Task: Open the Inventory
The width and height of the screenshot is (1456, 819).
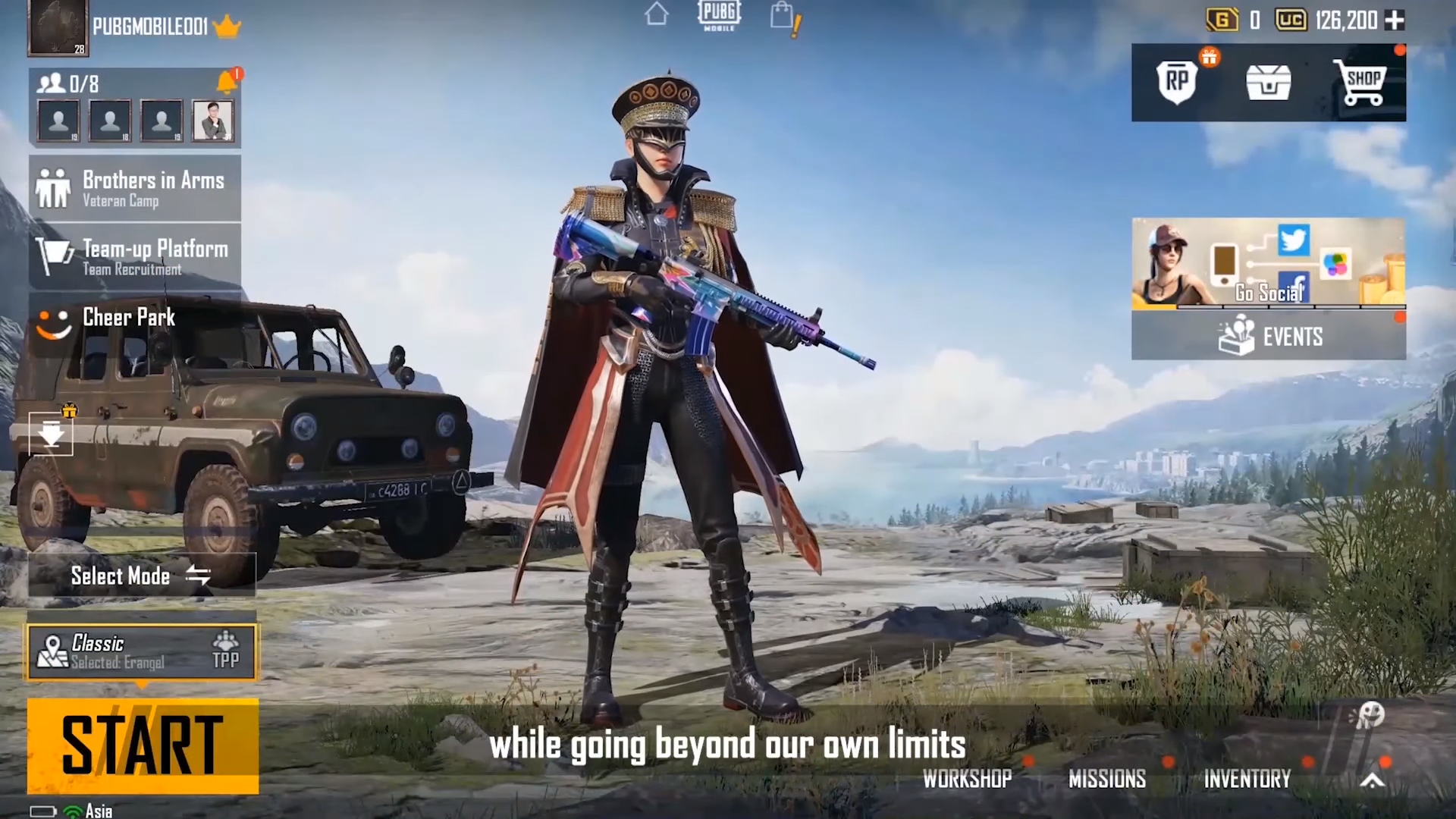Action: 1247,779
